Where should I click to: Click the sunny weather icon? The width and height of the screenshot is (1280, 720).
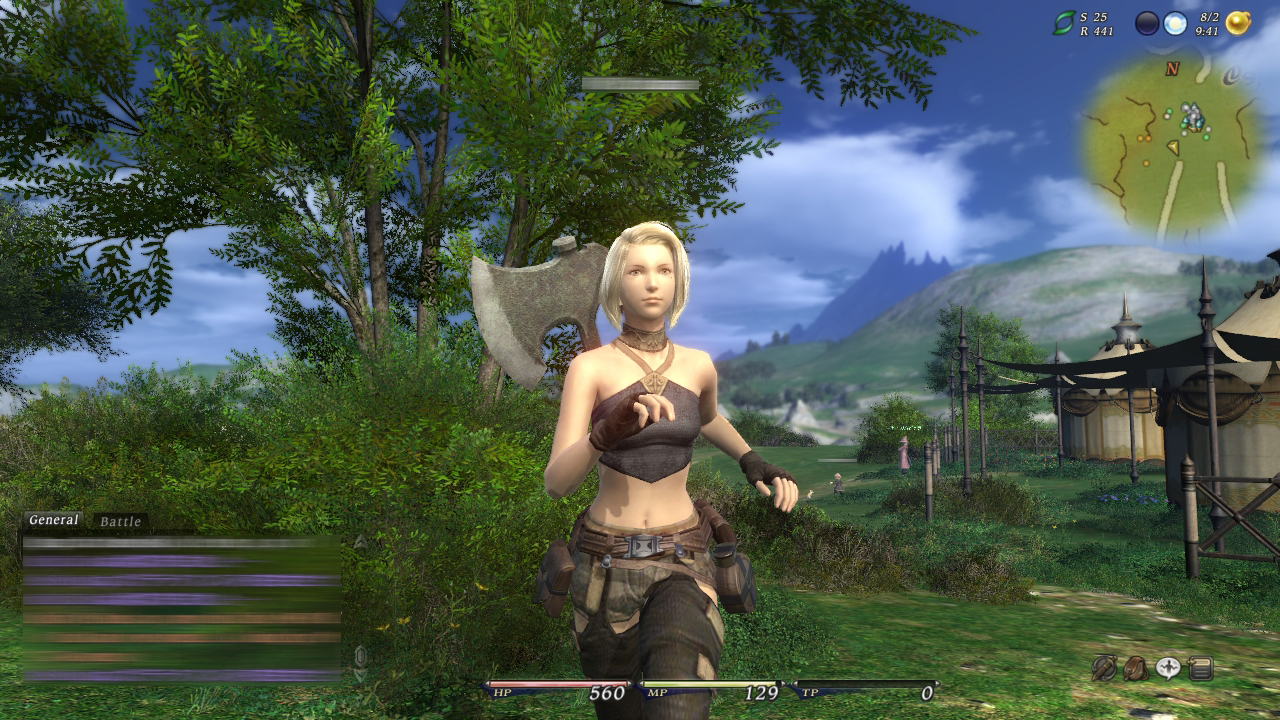pyautogui.click(x=1175, y=23)
